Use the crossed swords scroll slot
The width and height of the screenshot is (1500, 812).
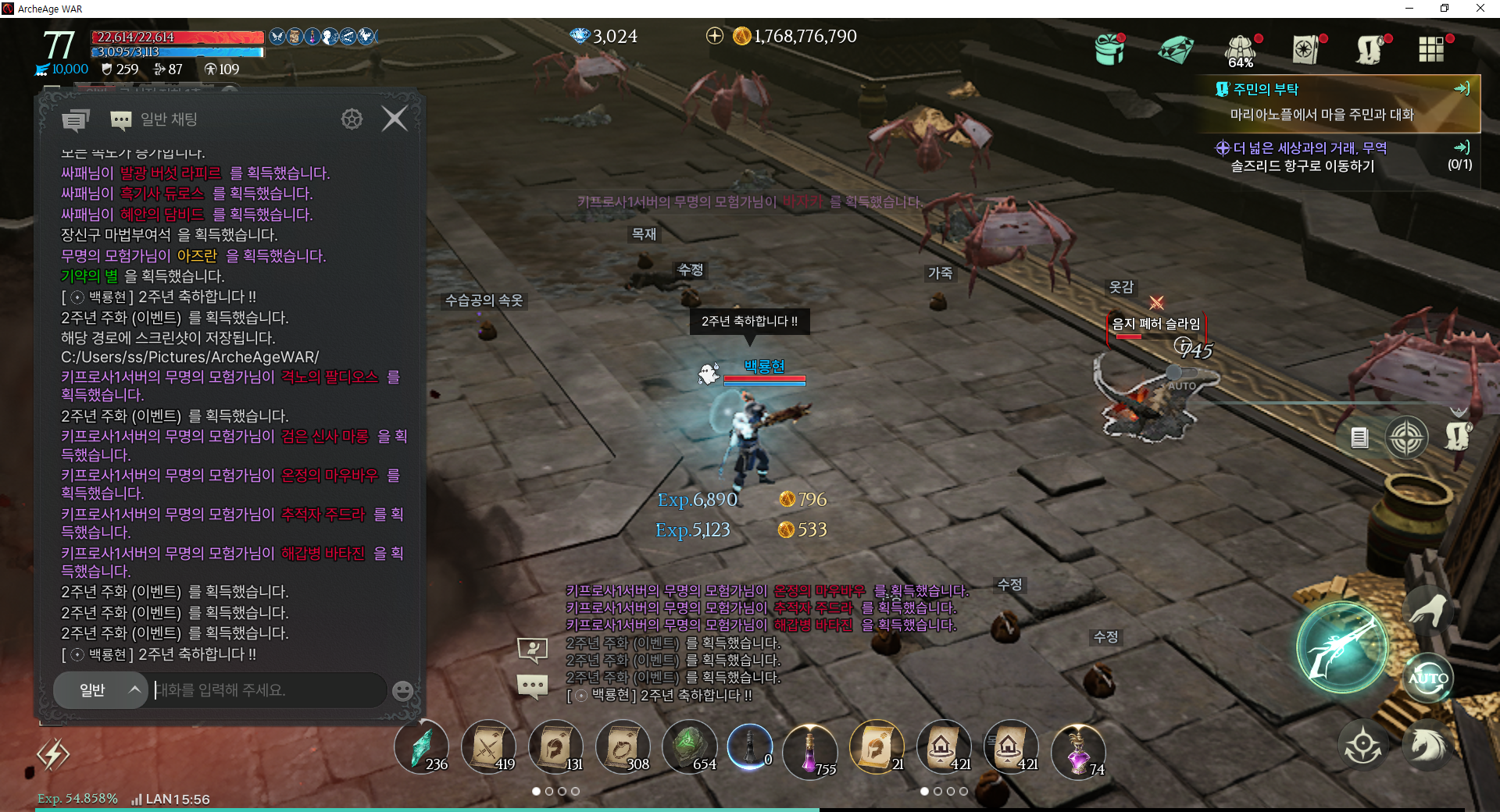pos(488,747)
